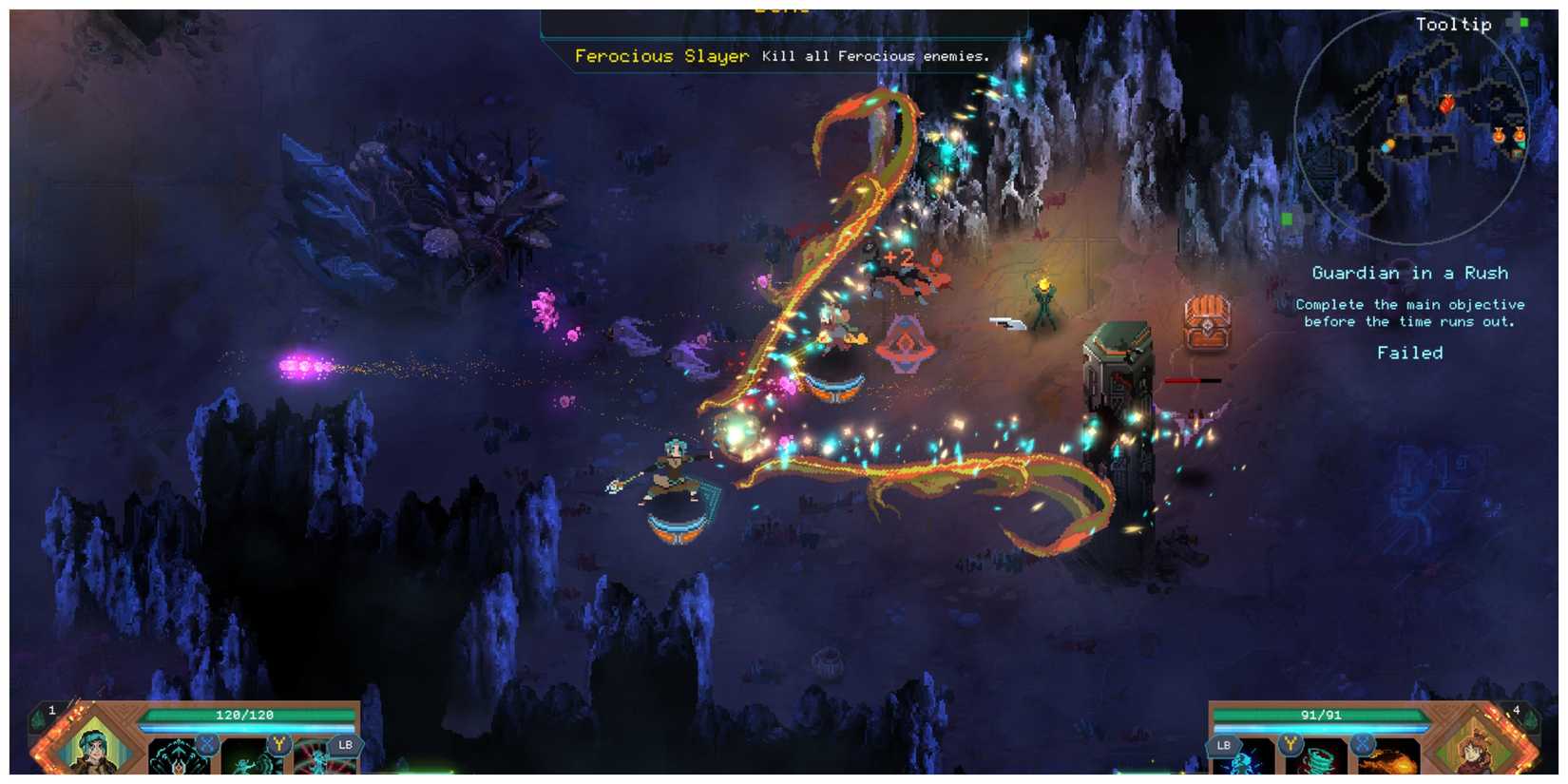Toggle the Y button prompt on left hotbar

[277, 744]
